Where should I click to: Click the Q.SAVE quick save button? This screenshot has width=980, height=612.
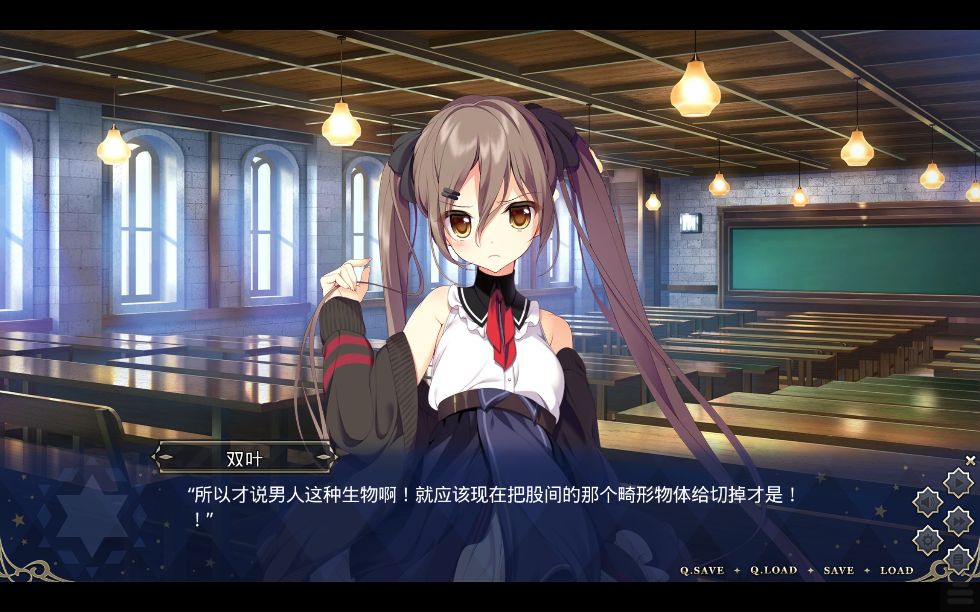point(702,570)
